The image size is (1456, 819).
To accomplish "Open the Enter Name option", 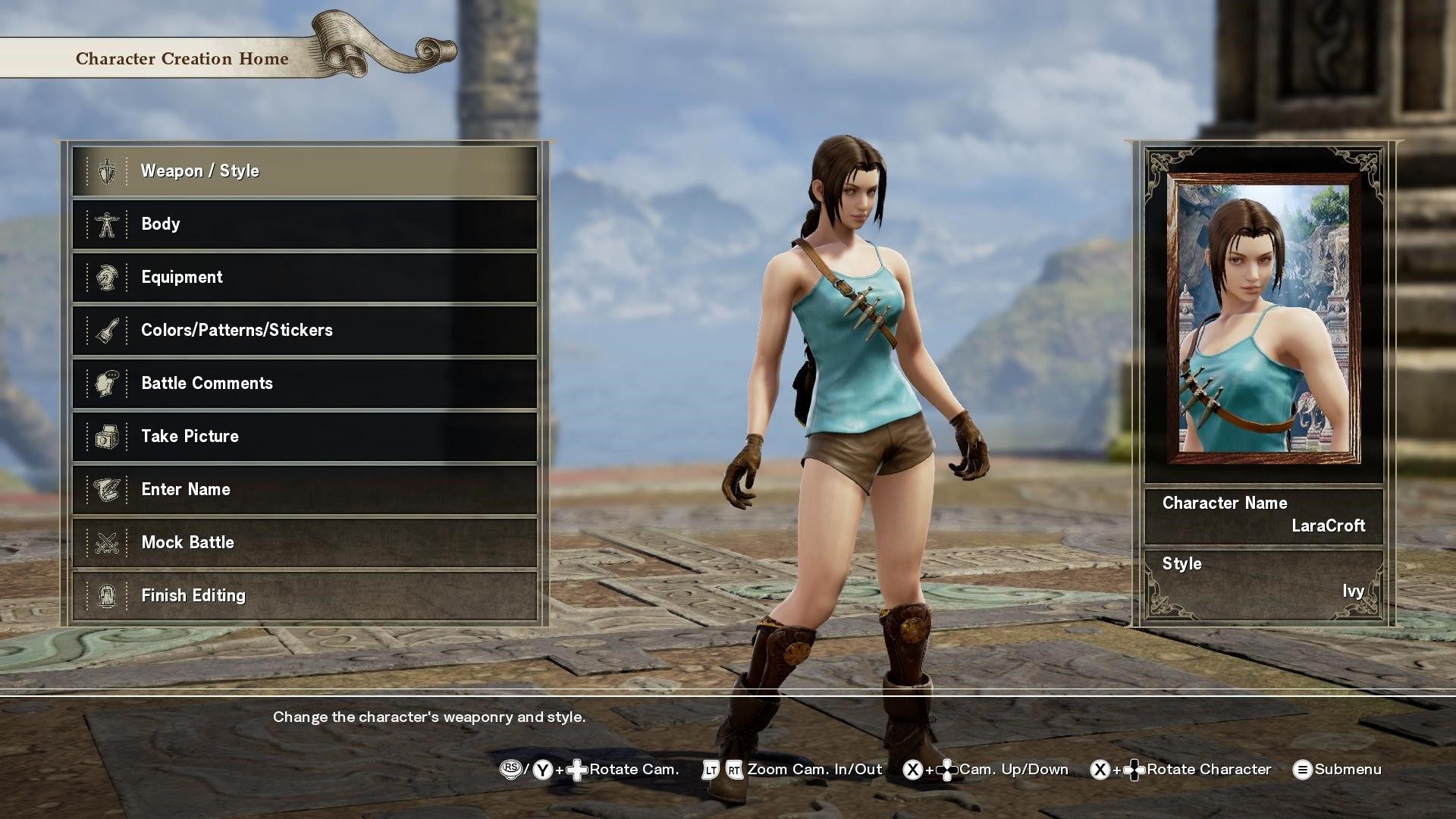I will (304, 490).
